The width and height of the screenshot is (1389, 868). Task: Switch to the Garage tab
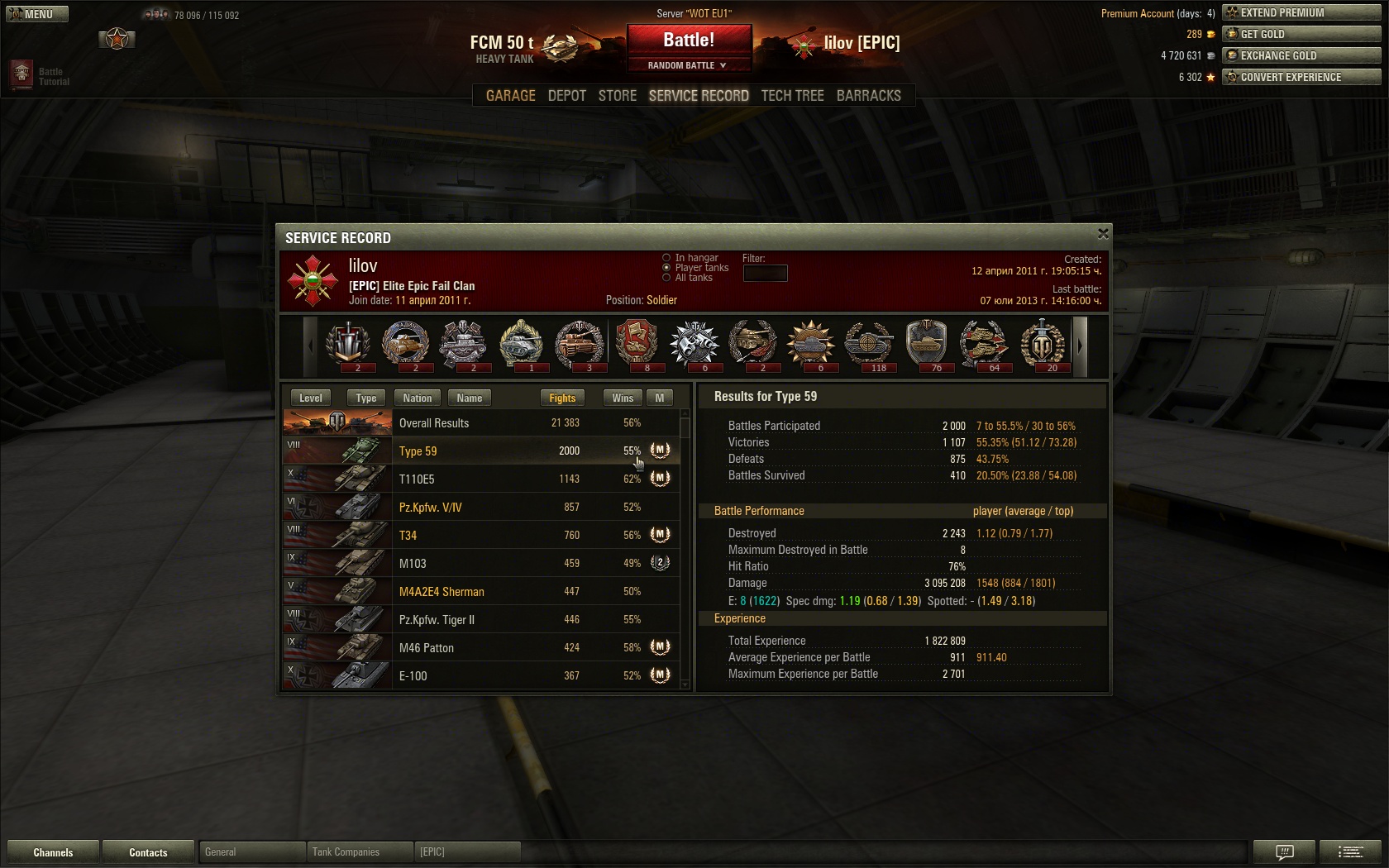point(510,96)
